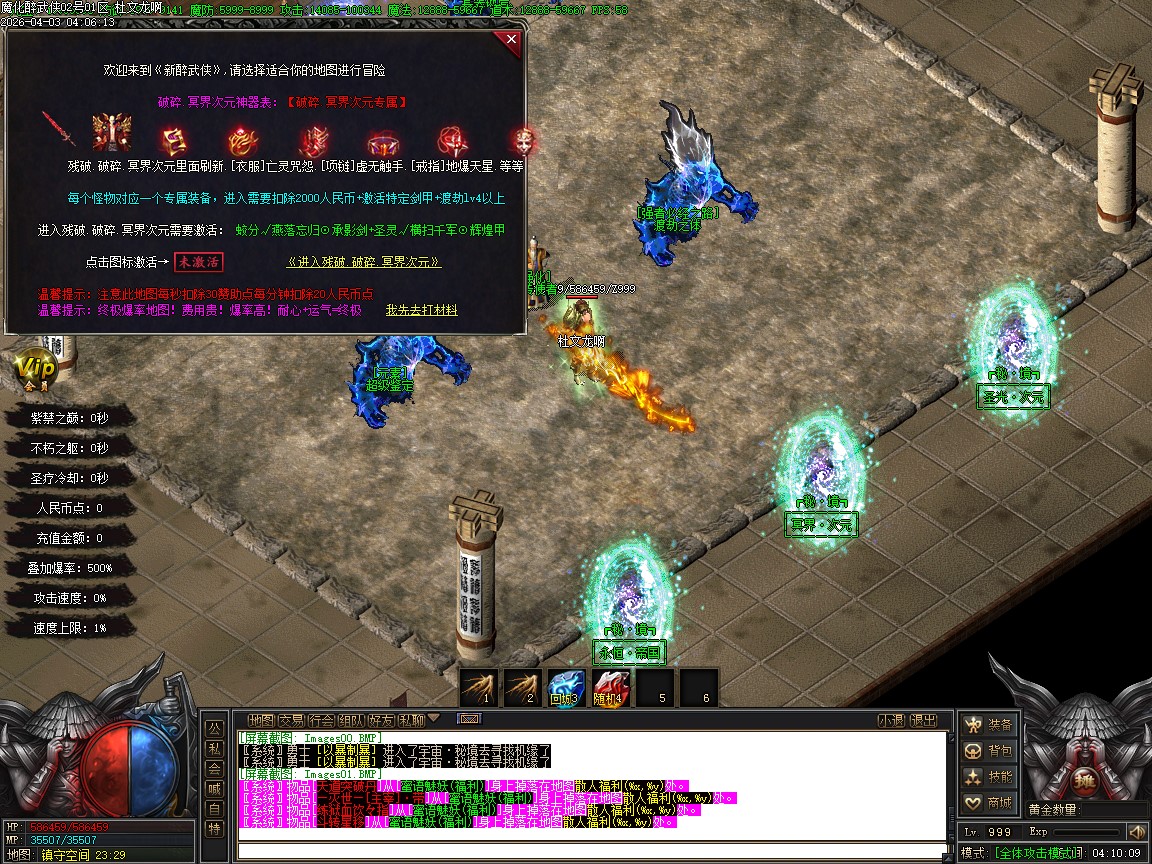The width and height of the screenshot is (1152, 864).
Task: Select the 喊 shout channel button
Action: [214, 788]
